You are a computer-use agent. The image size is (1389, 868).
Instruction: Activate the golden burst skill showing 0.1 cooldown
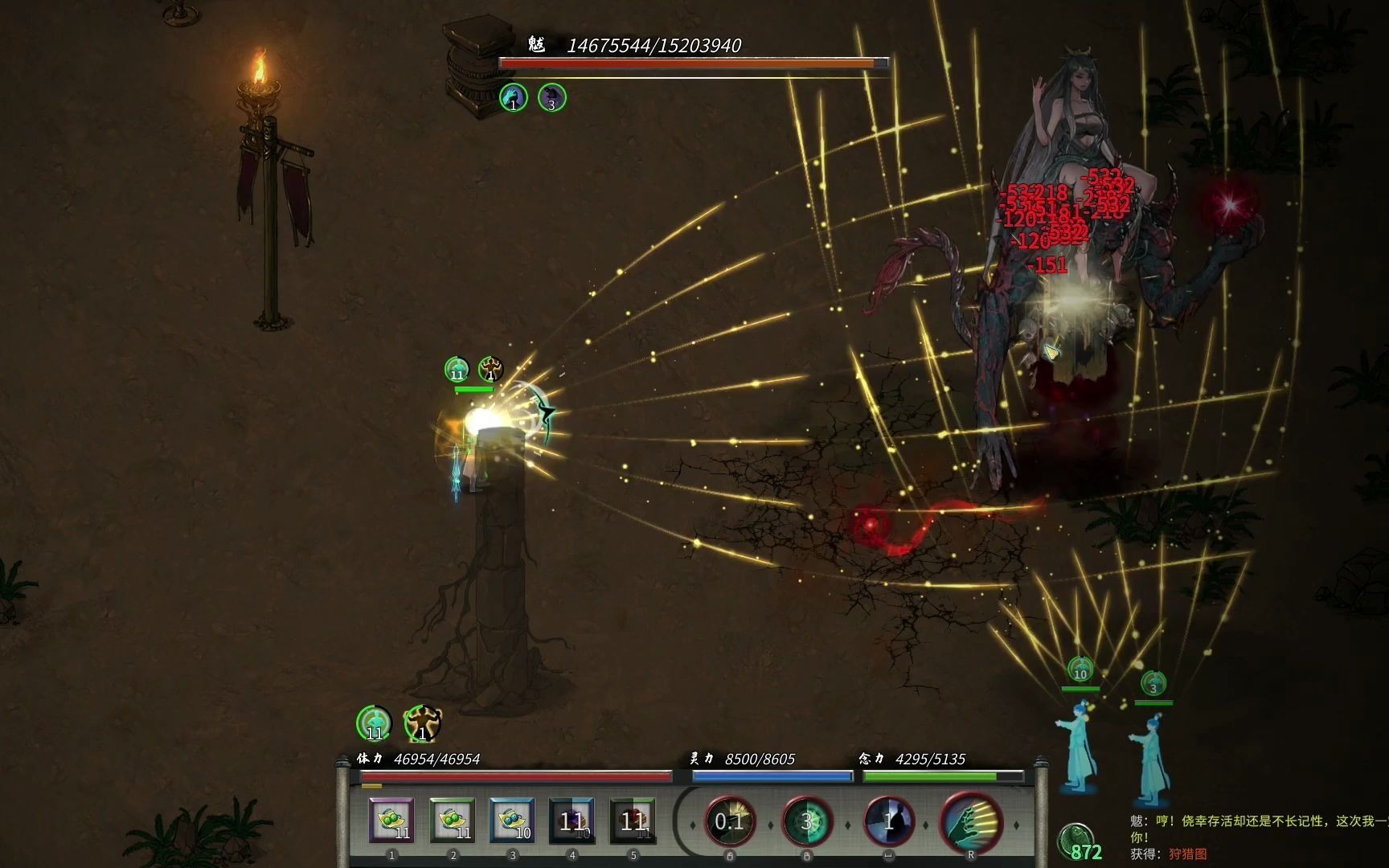[x=729, y=821]
